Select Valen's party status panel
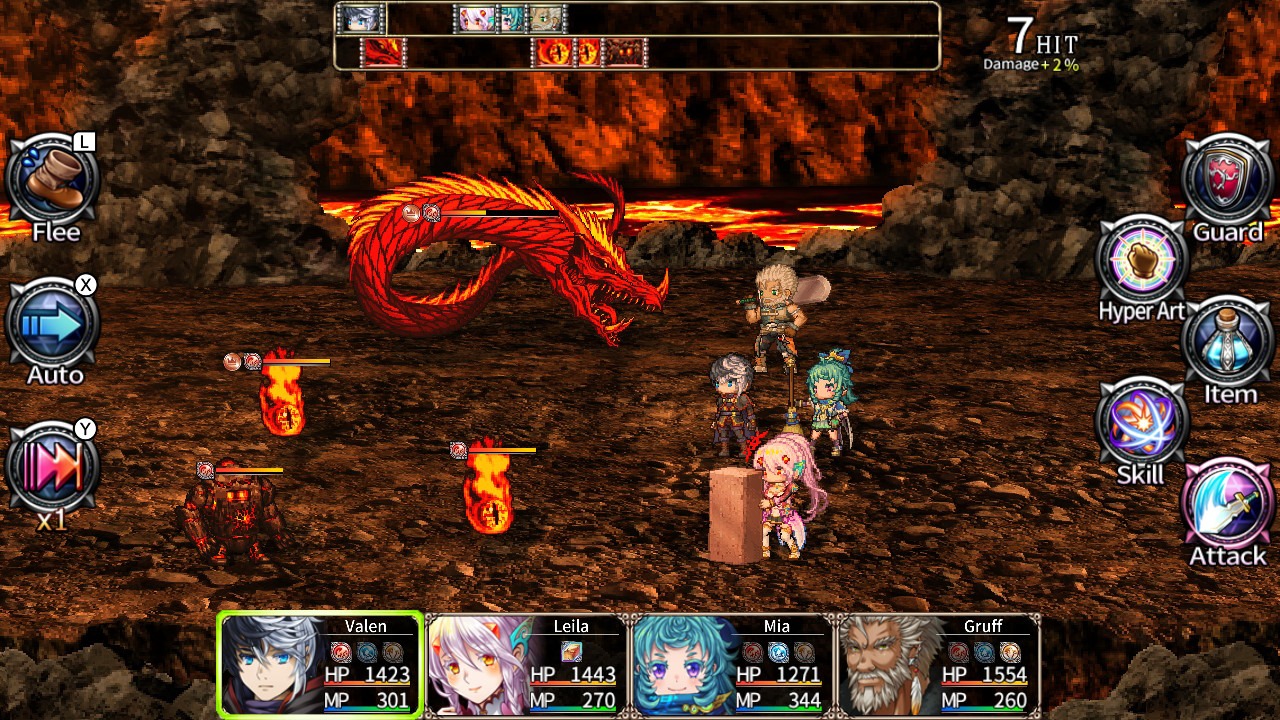This screenshot has width=1280, height=720. click(320, 664)
